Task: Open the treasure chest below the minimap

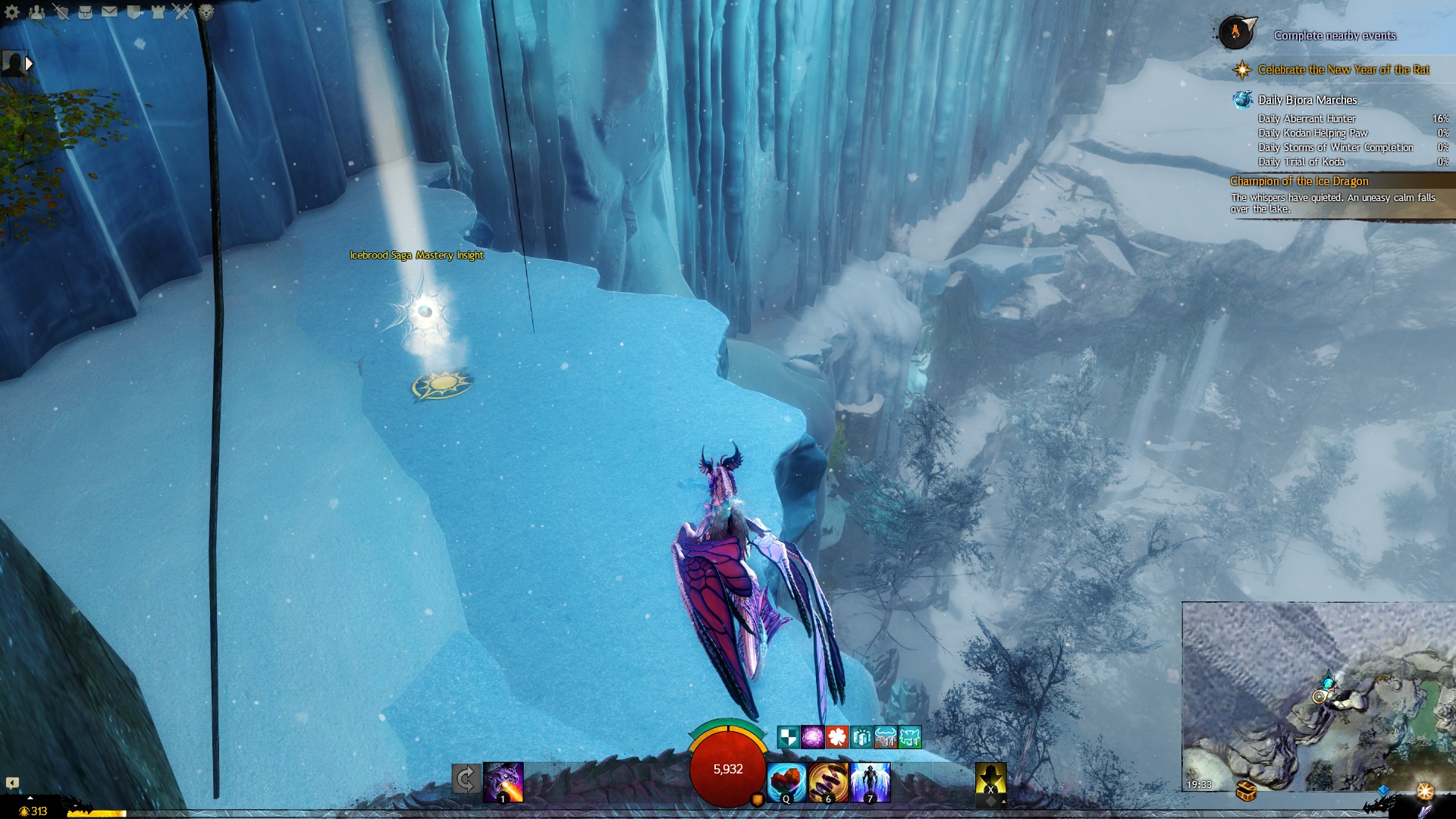Action: [x=1247, y=791]
